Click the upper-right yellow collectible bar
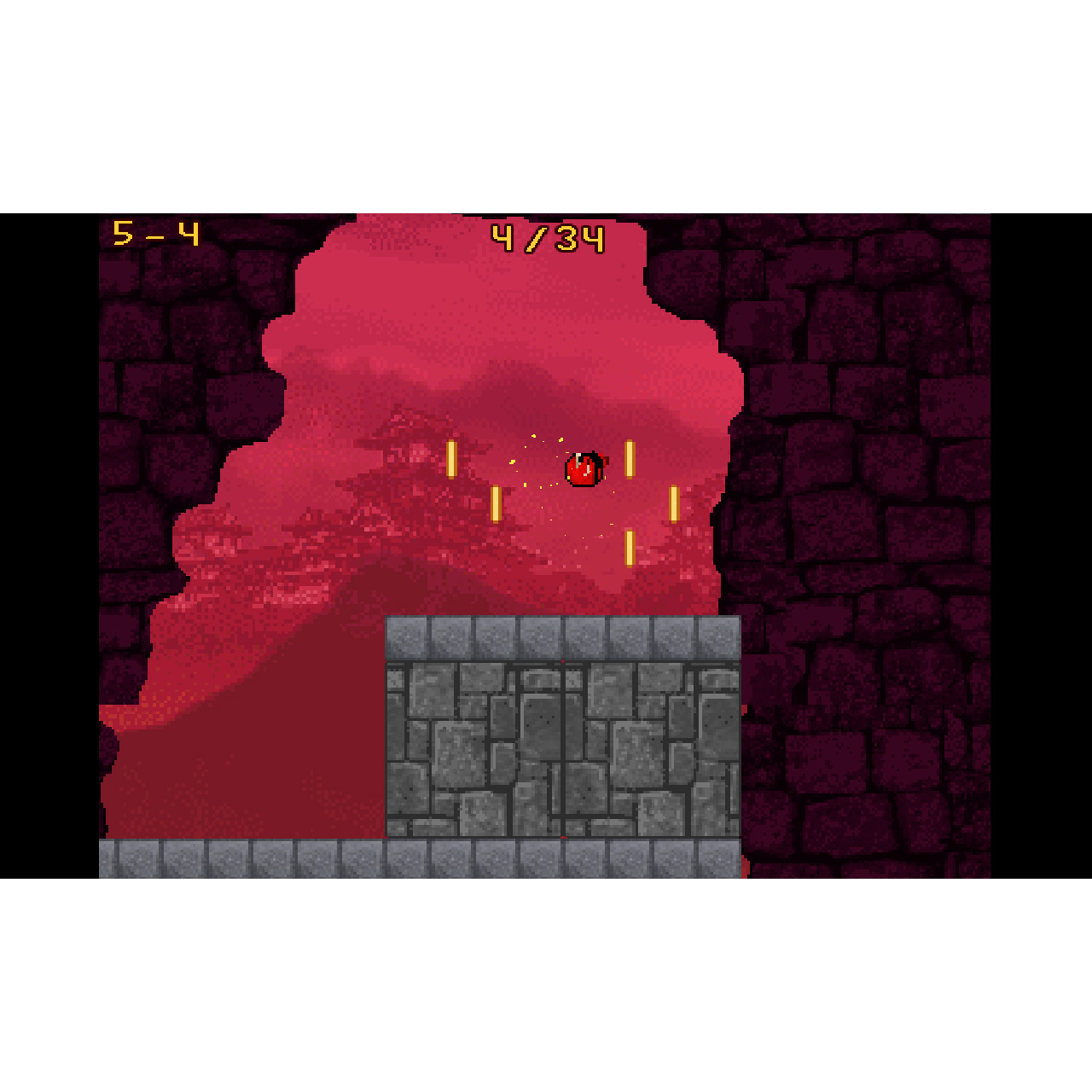 [x=630, y=459]
